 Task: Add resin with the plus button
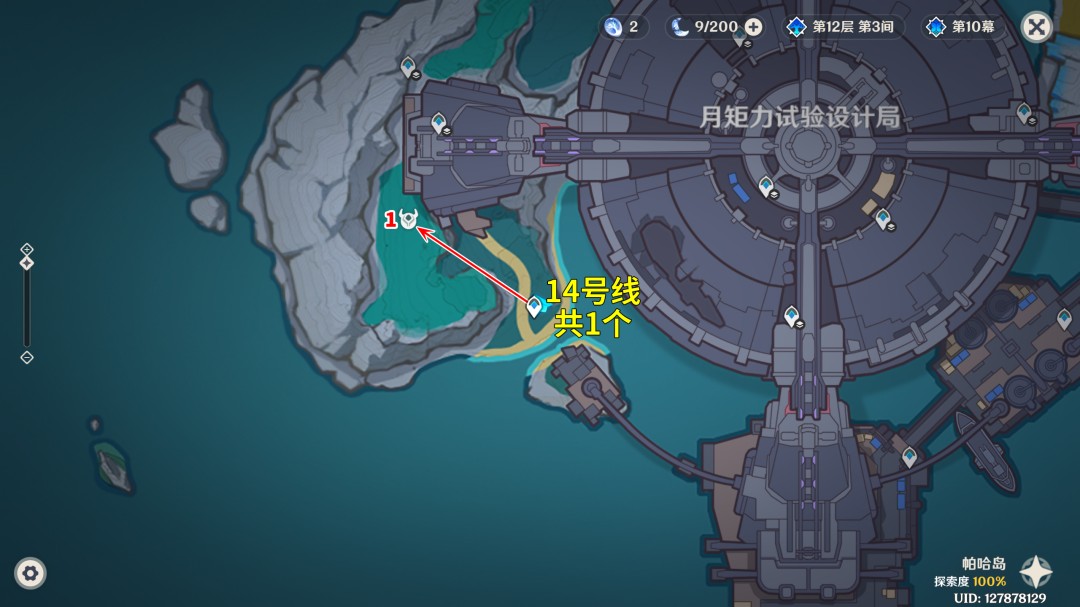[x=754, y=27]
